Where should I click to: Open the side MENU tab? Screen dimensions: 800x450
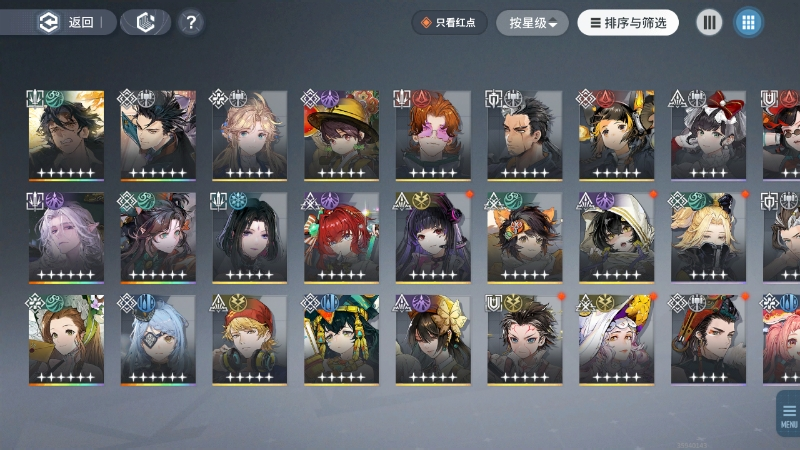(x=788, y=411)
